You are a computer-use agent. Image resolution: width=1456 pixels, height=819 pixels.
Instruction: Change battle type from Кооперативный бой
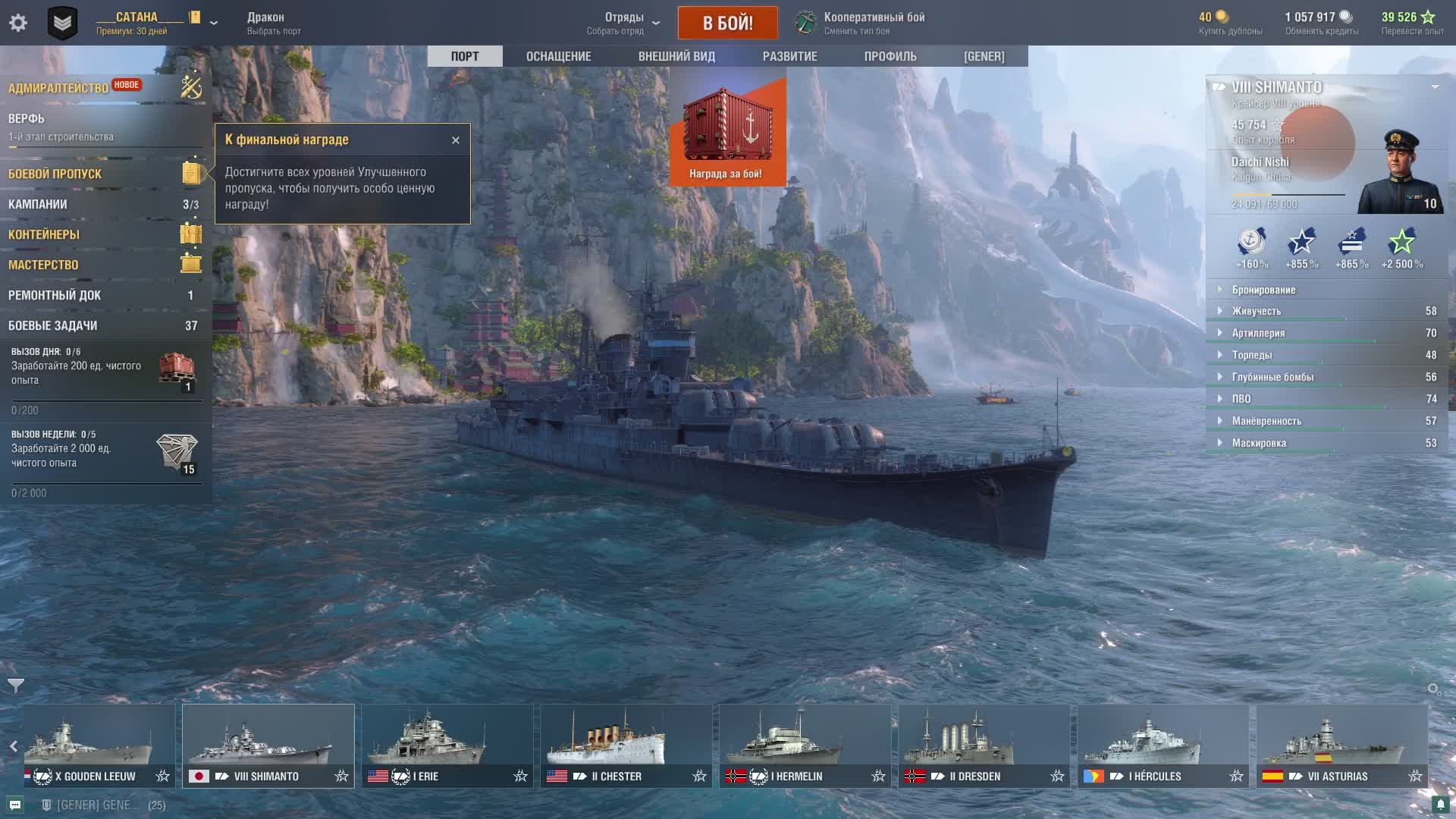[872, 23]
